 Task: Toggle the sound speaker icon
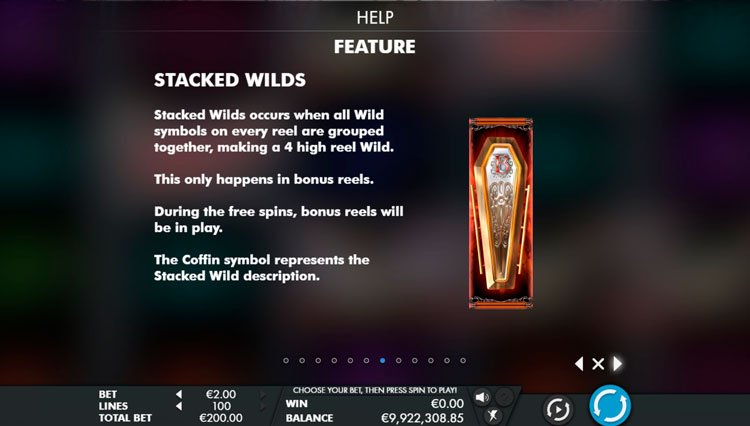(482, 397)
